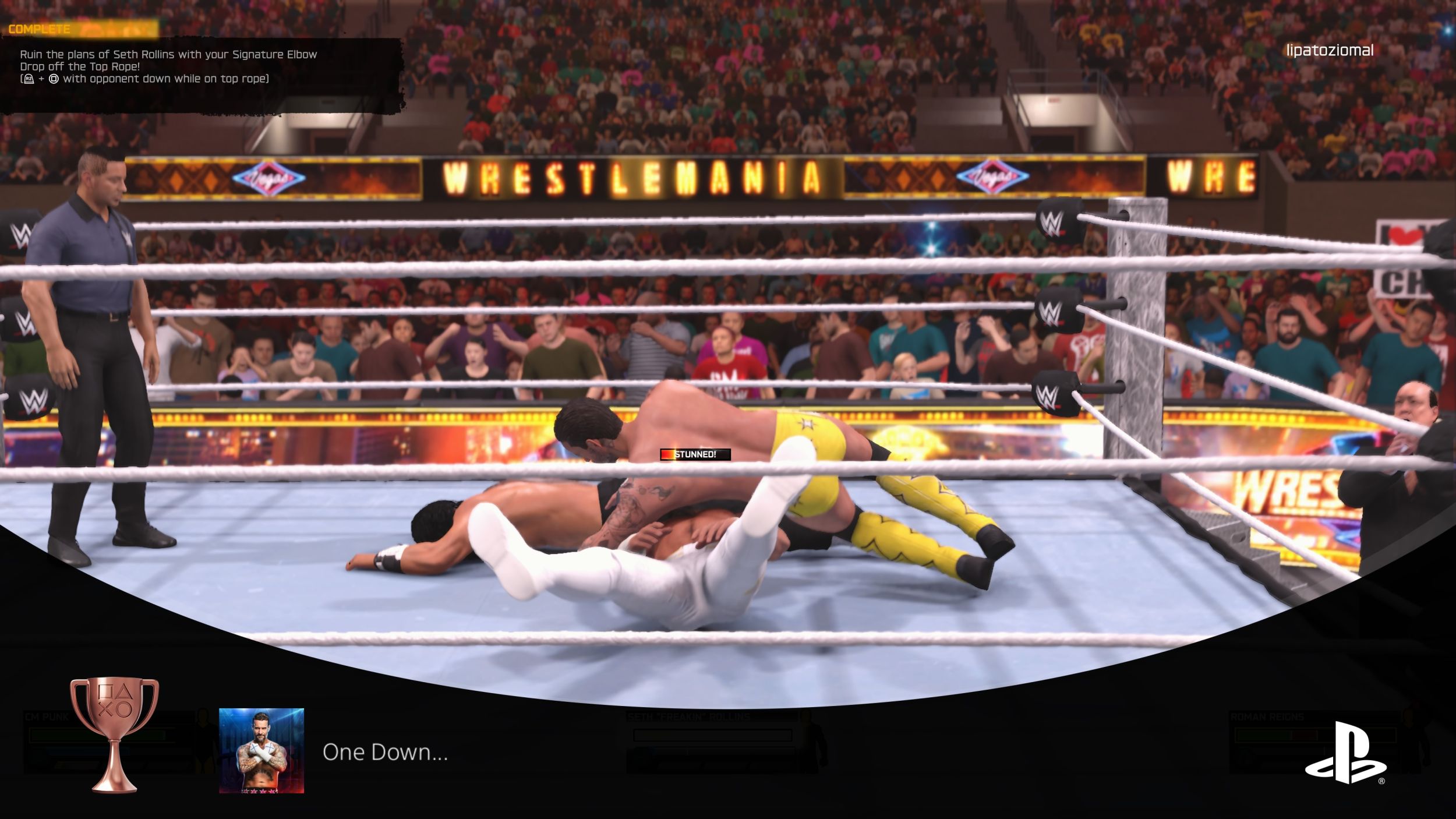Open the CM Punk trophy thumbnail
The height and width of the screenshot is (819, 1456).
click(261, 750)
